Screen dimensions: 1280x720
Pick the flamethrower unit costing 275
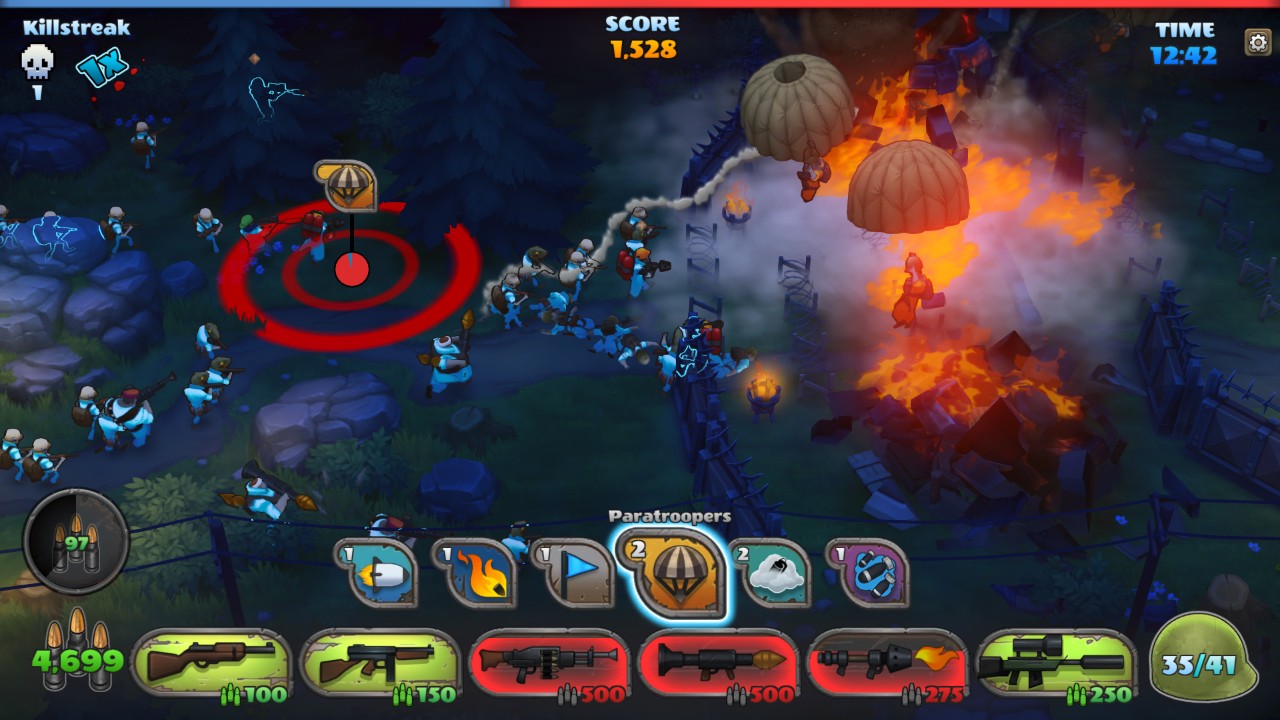pyautogui.click(x=887, y=665)
